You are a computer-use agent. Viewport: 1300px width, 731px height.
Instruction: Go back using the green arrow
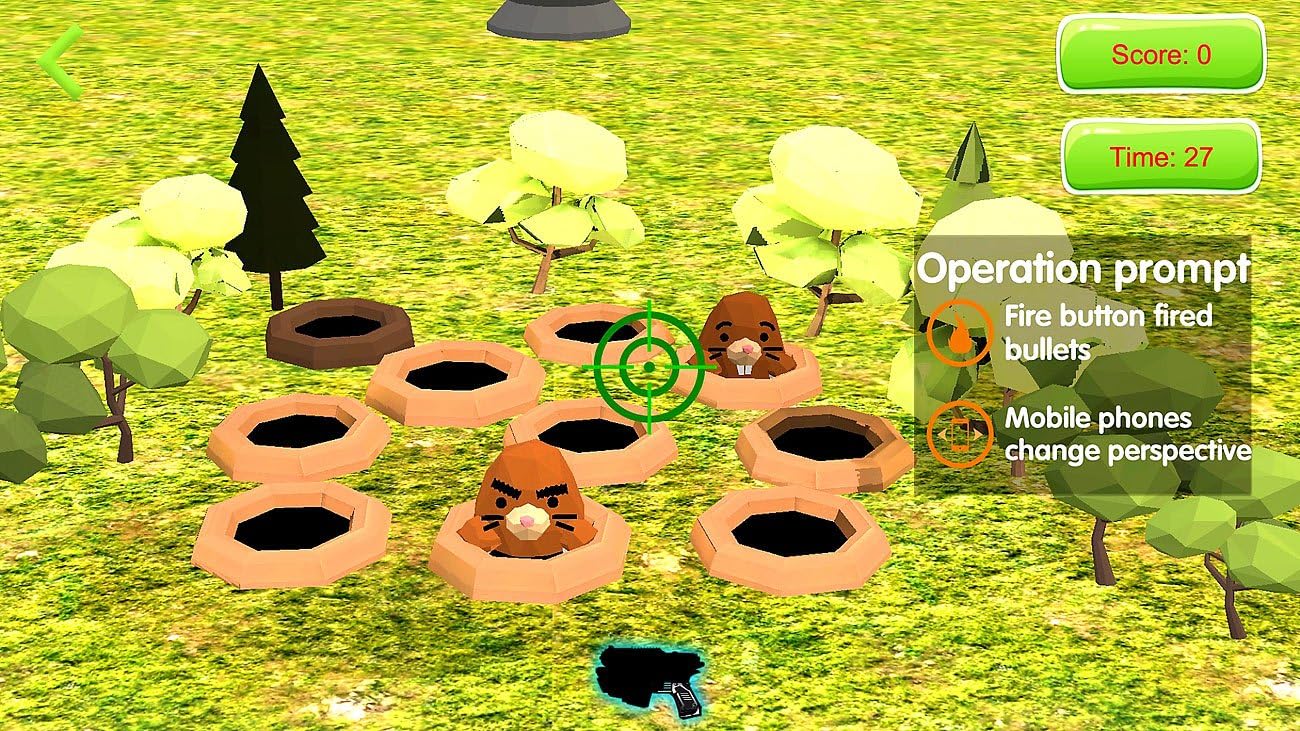point(59,61)
